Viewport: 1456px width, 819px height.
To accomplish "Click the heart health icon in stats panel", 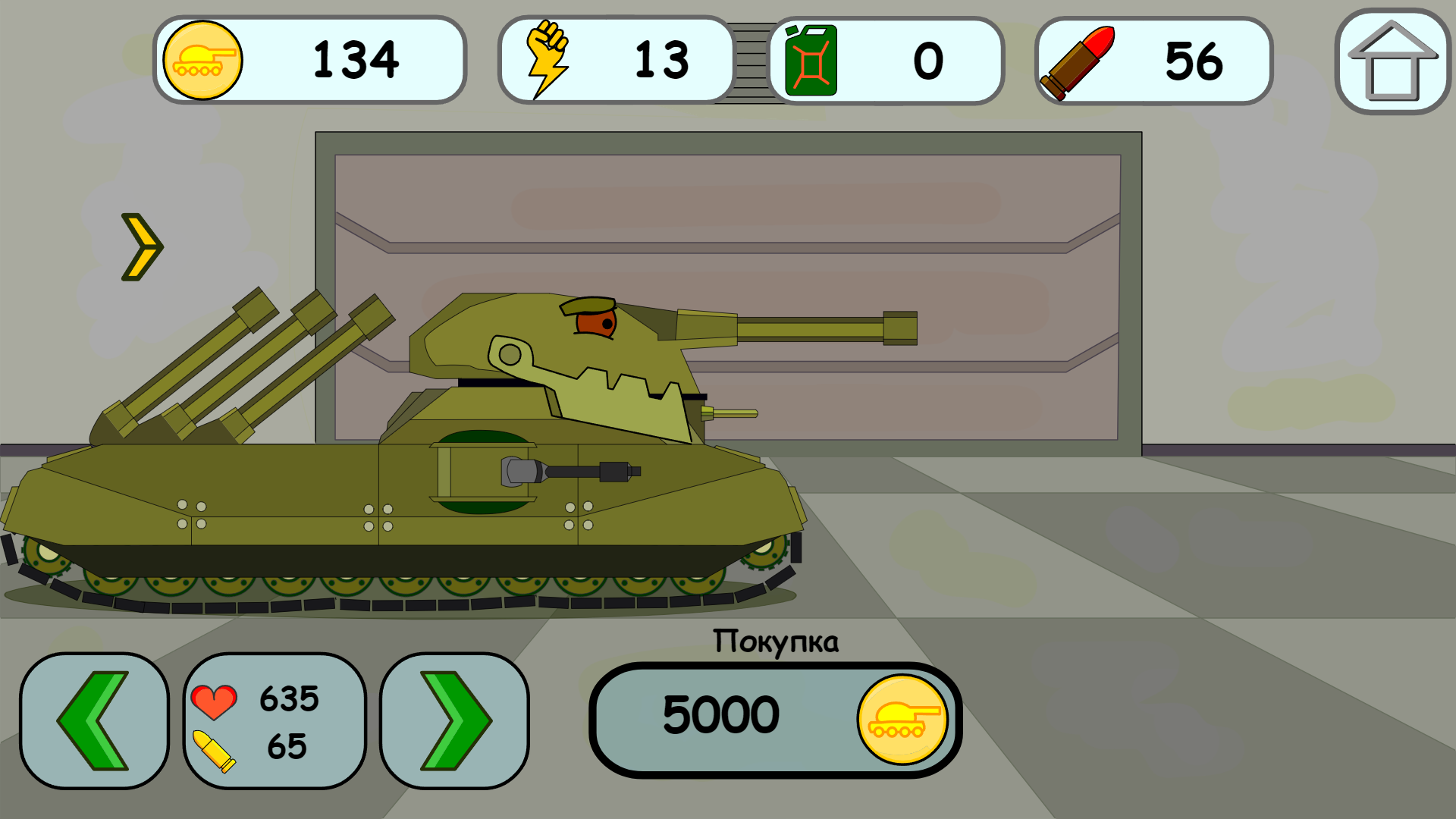I will (216, 701).
